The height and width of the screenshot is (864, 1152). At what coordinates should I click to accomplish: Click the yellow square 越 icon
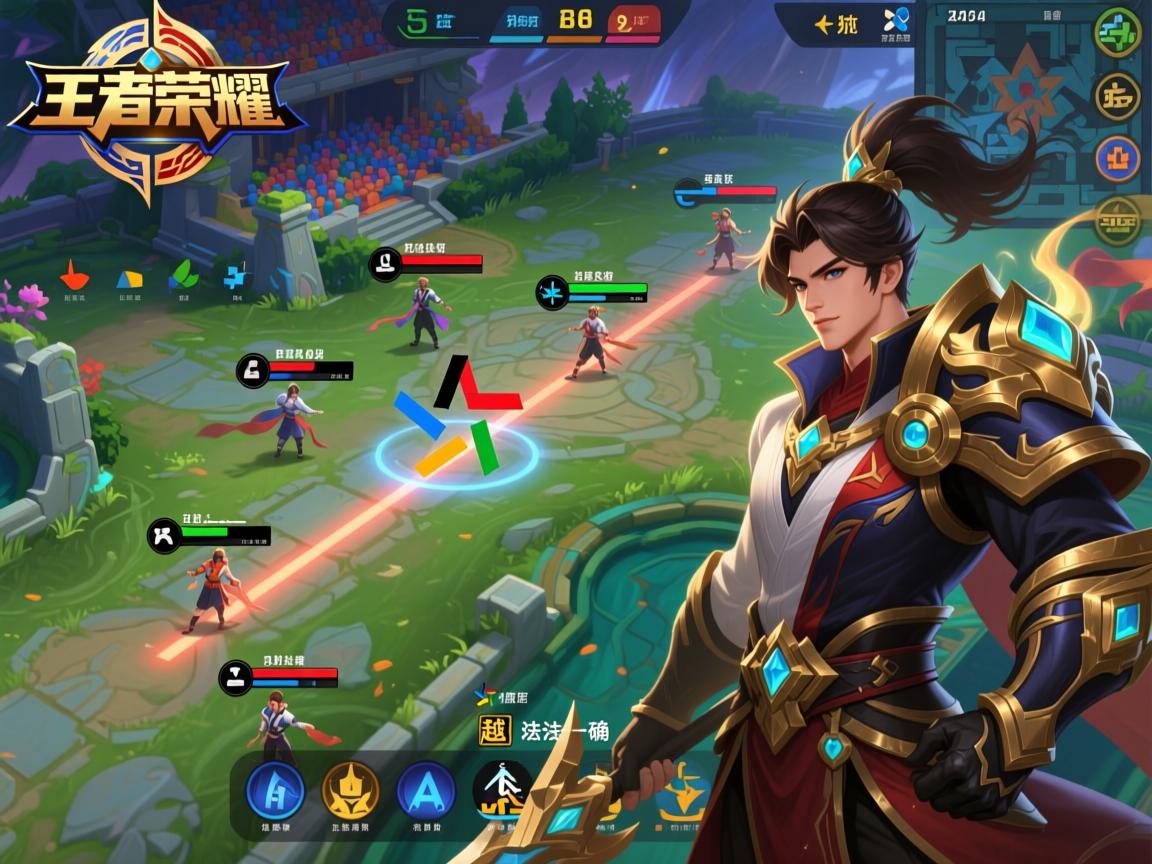pos(495,731)
